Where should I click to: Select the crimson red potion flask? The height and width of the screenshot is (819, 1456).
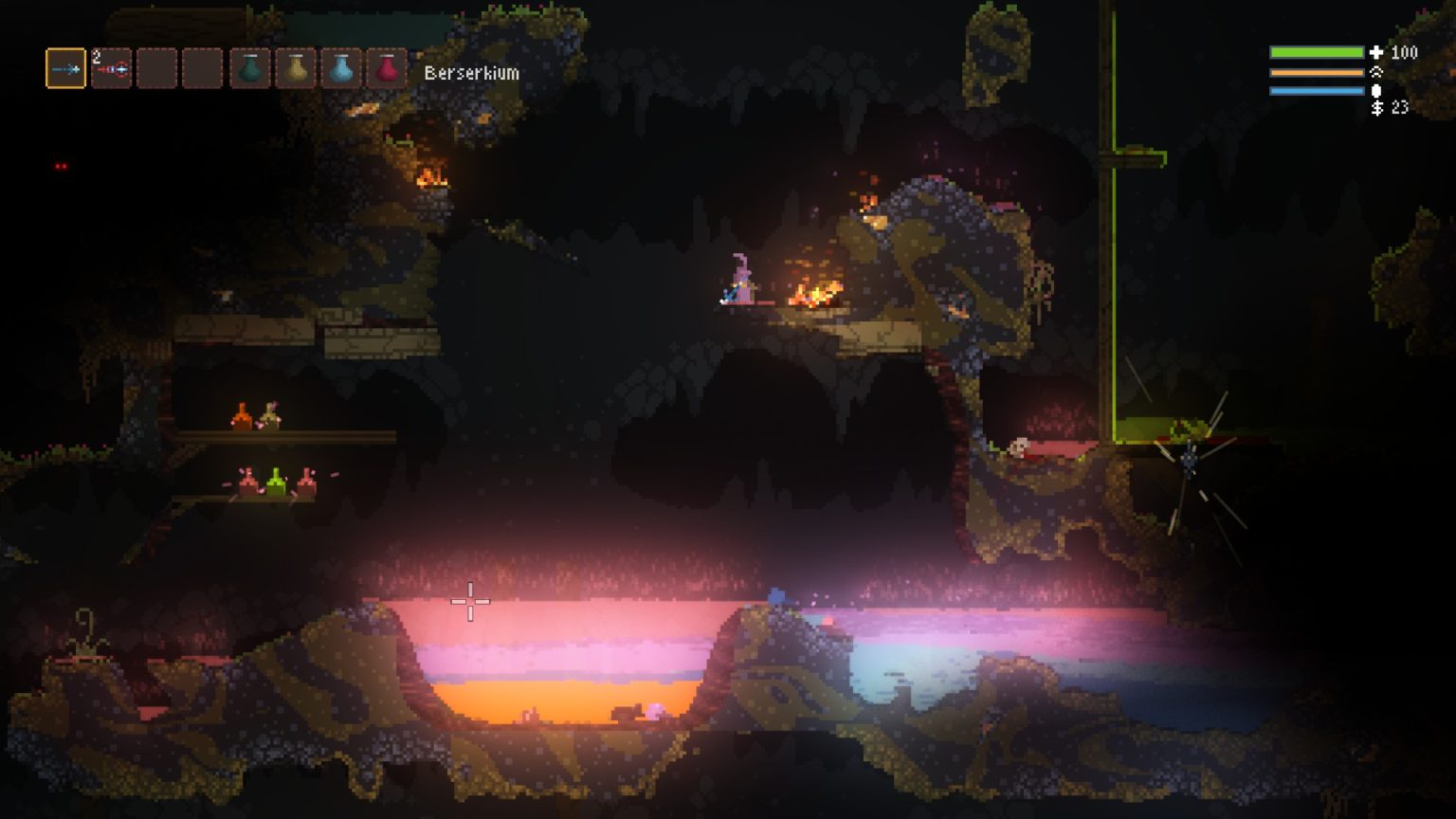point(387,69)
